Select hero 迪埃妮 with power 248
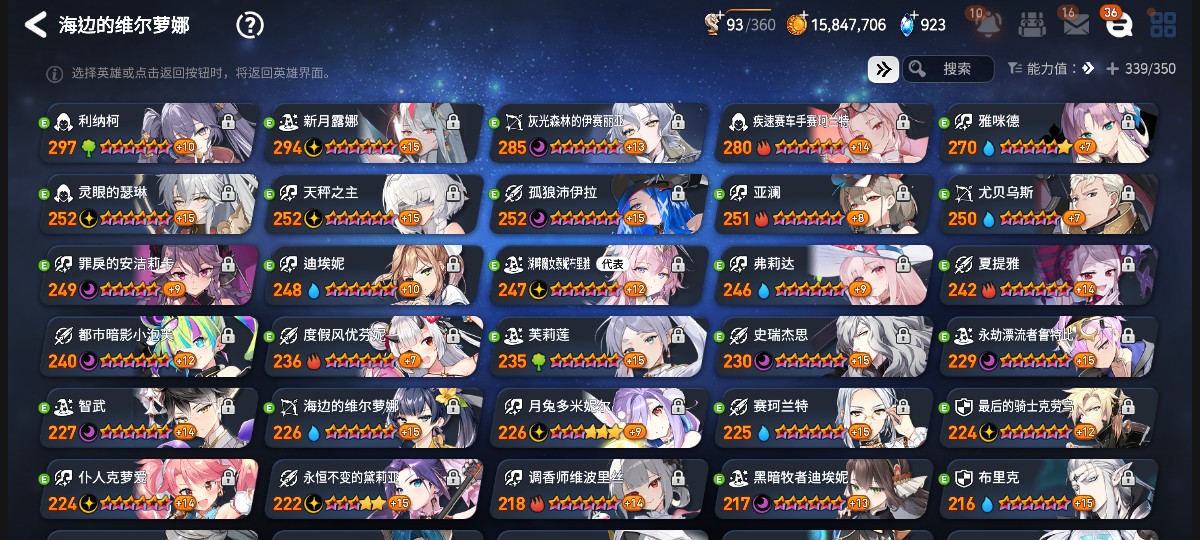This screenshot has width=1200, height=540. pos(375,275)
